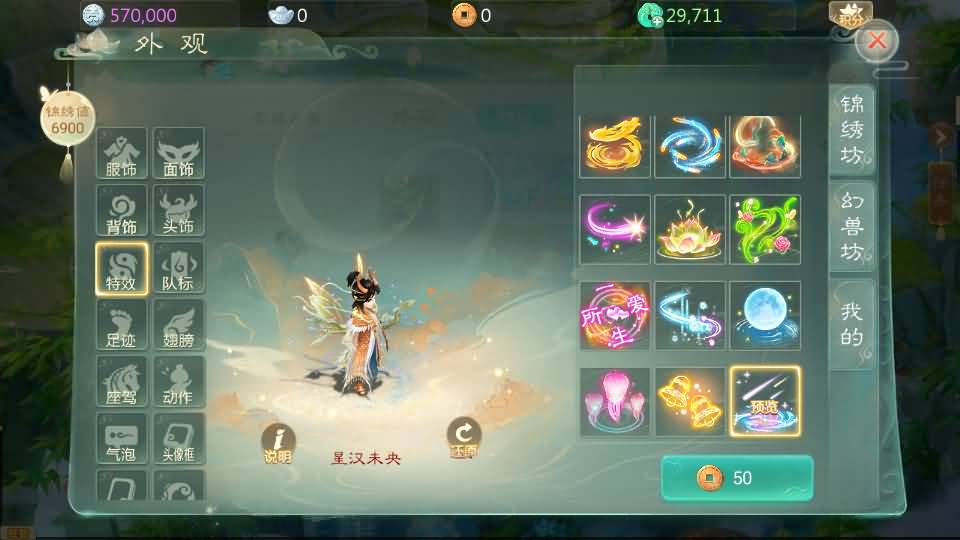Open the 队标 team badge category
This screenshot has height=540, width=960.
click(x=178, y=268)
